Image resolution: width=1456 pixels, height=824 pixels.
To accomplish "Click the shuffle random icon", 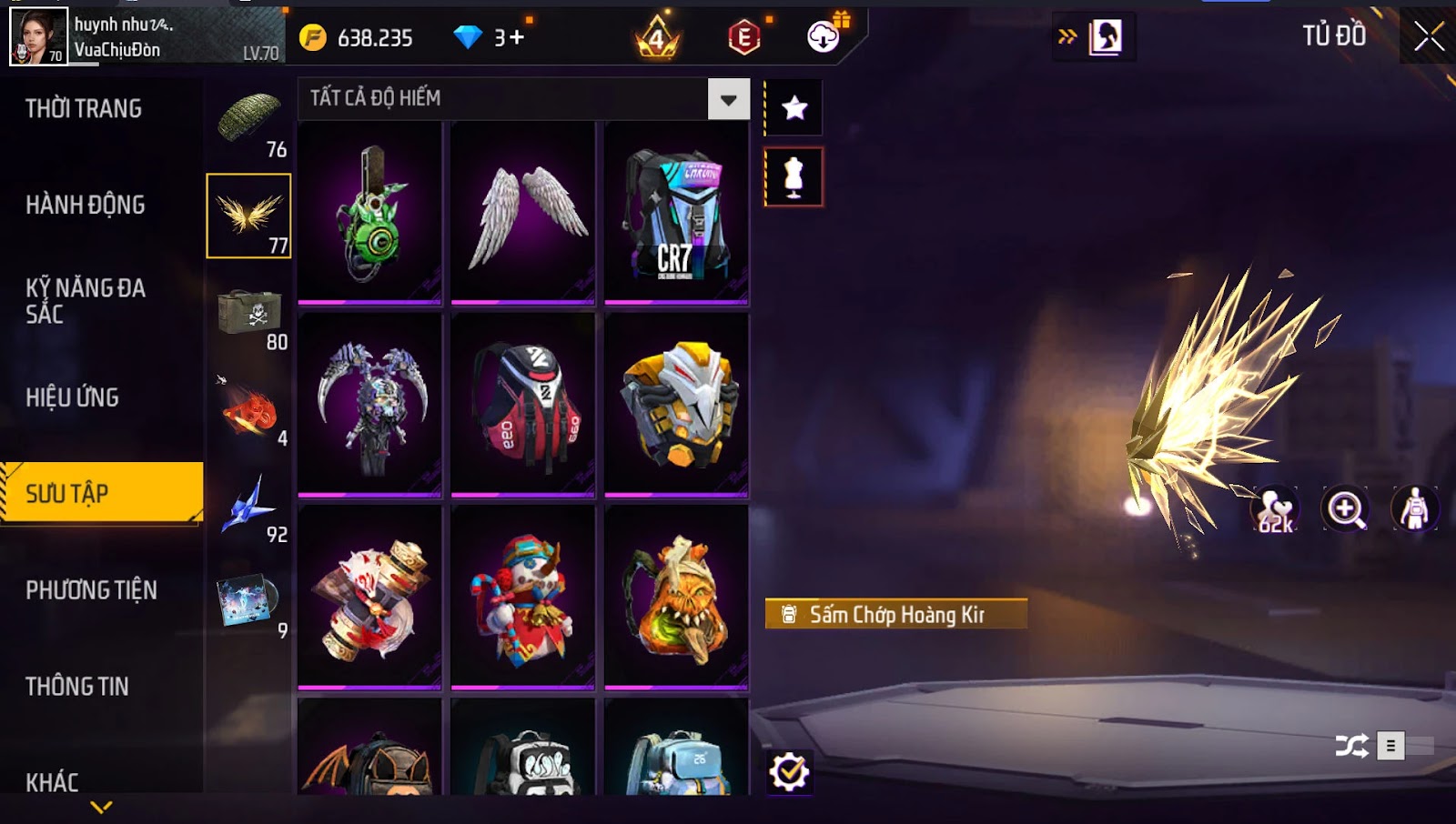I will 1351,747.
